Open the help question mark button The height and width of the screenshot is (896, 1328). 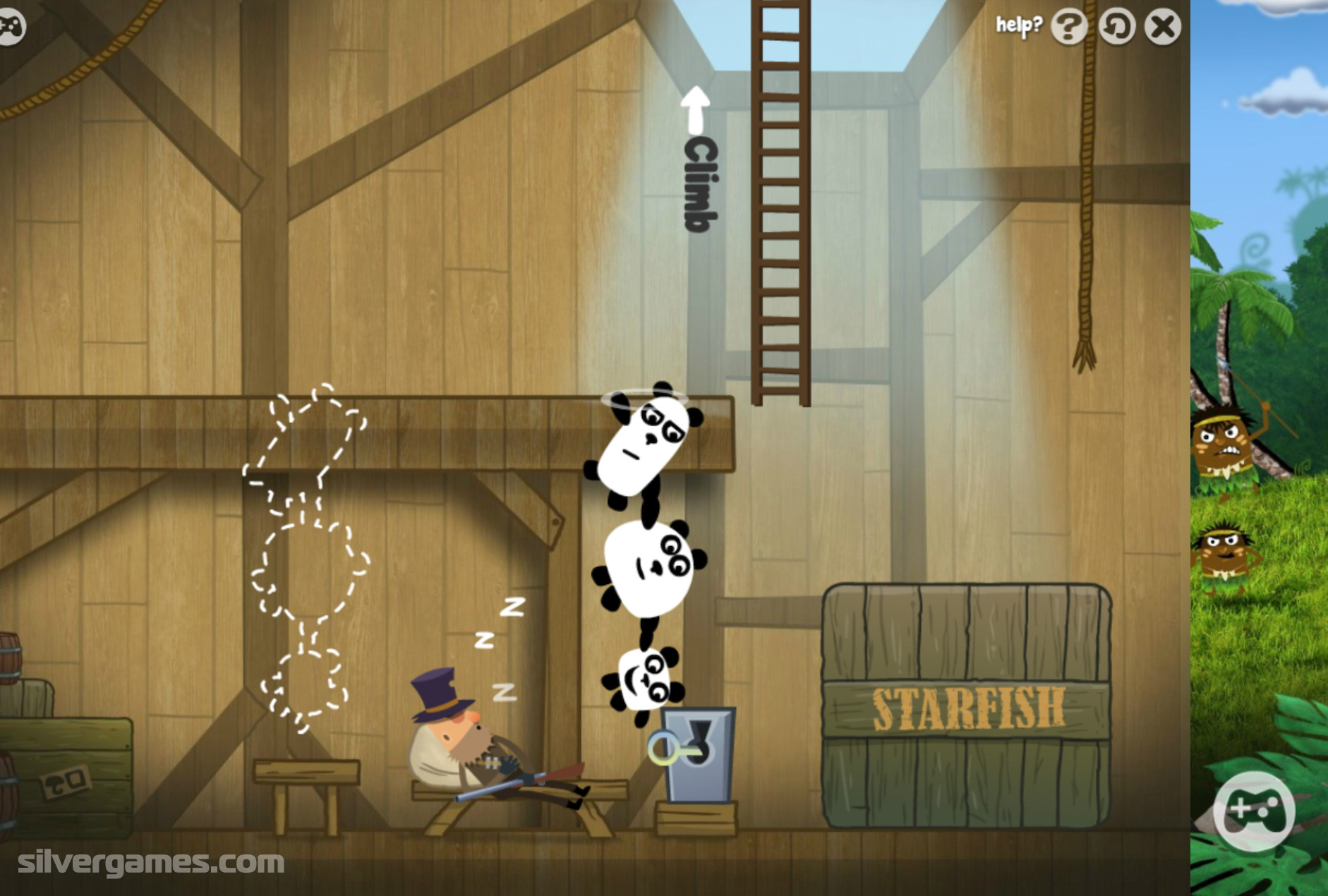[1069, 28]
